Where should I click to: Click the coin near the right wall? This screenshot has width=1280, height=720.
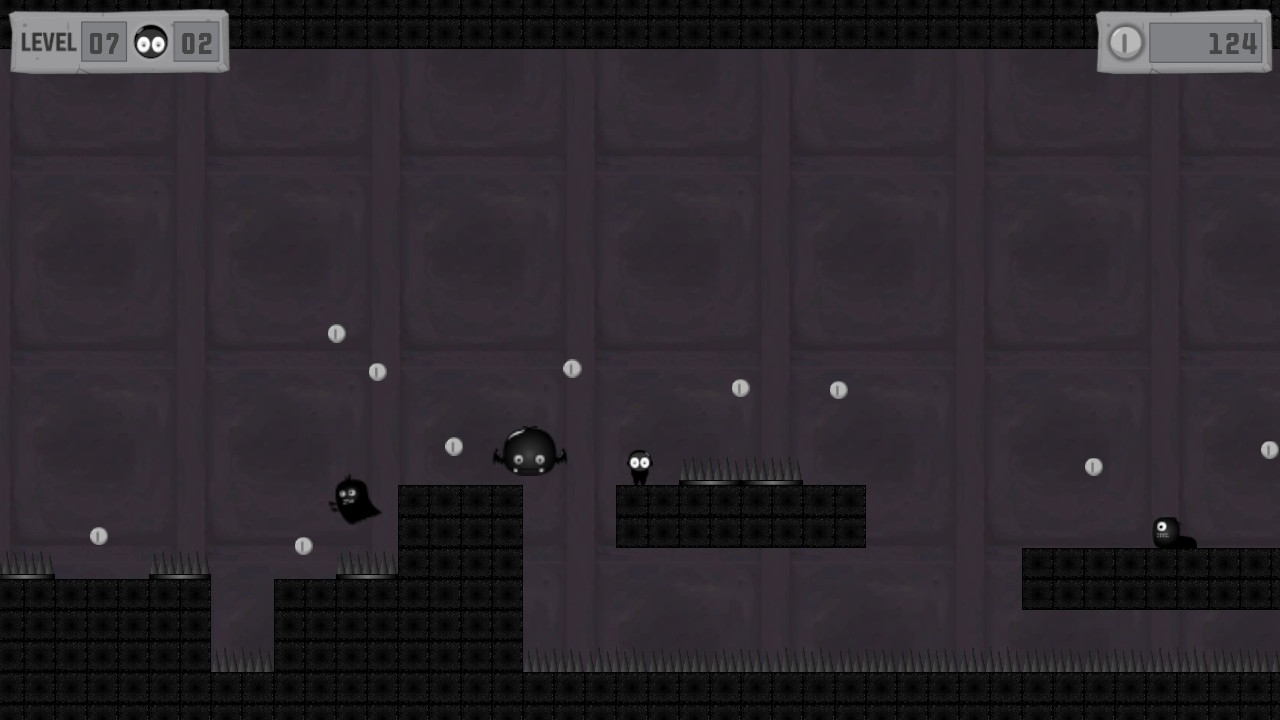click(1093, 465)
